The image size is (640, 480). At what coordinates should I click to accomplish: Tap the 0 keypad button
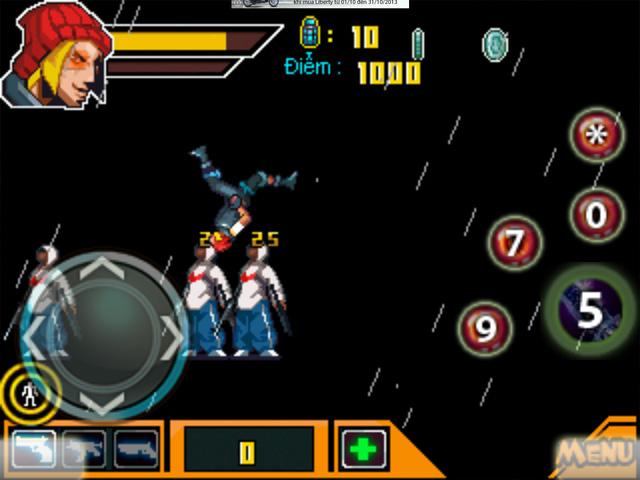point(597,213)
